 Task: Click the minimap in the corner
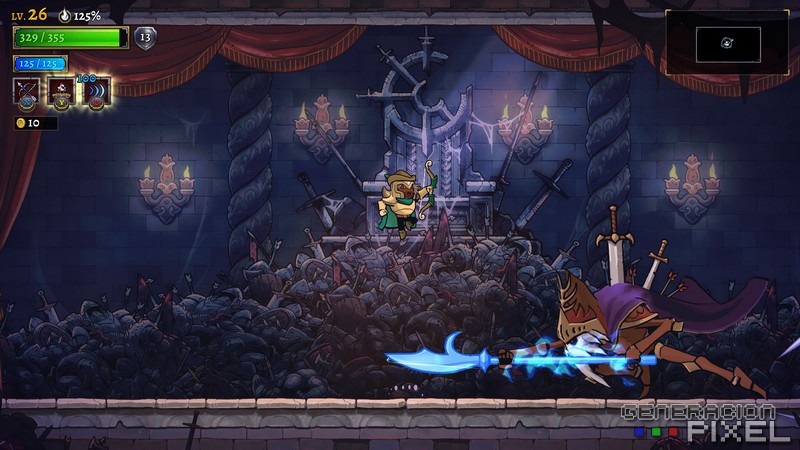pos(727,42)
